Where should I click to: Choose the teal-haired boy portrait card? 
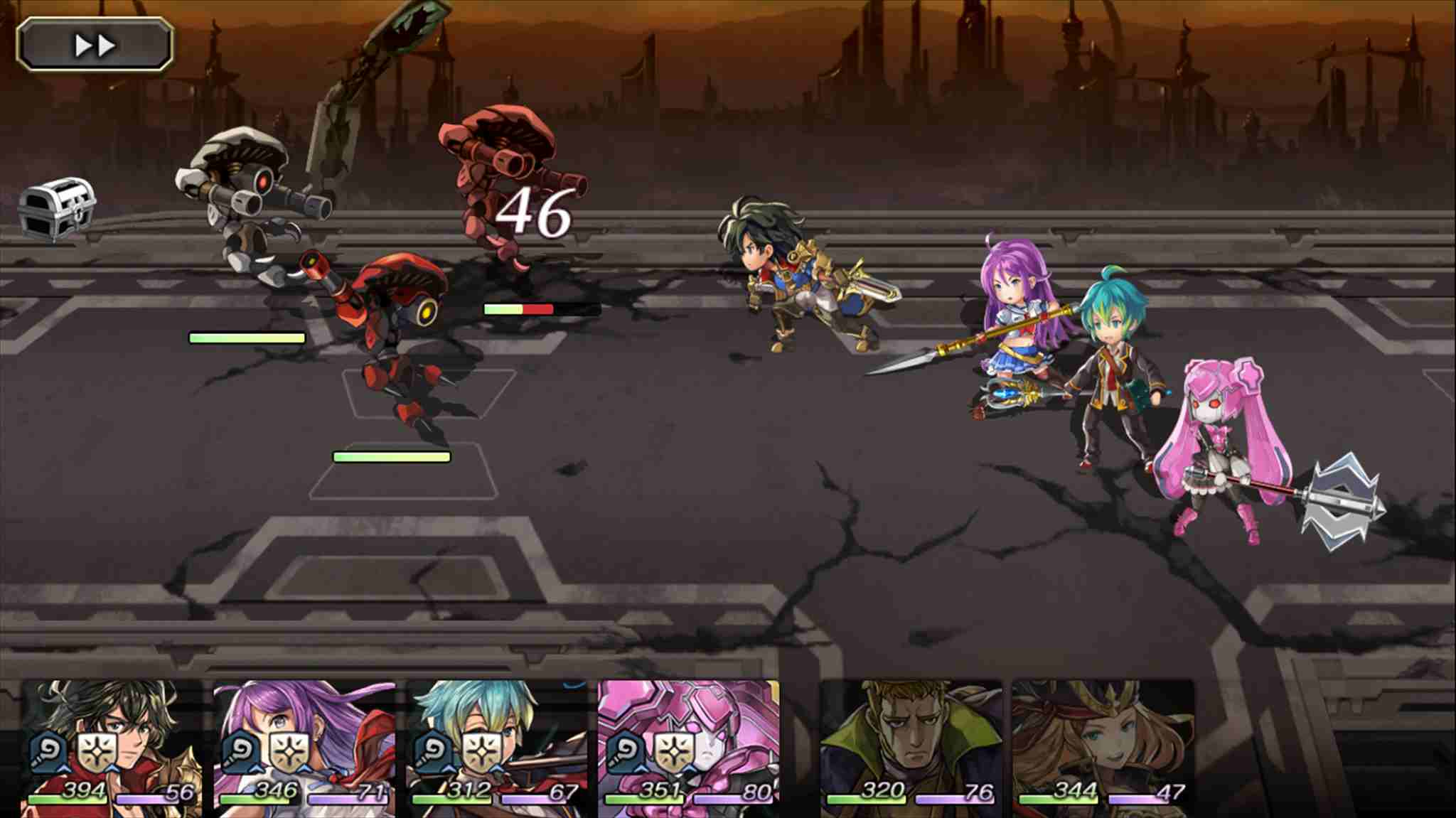(496, 746)
